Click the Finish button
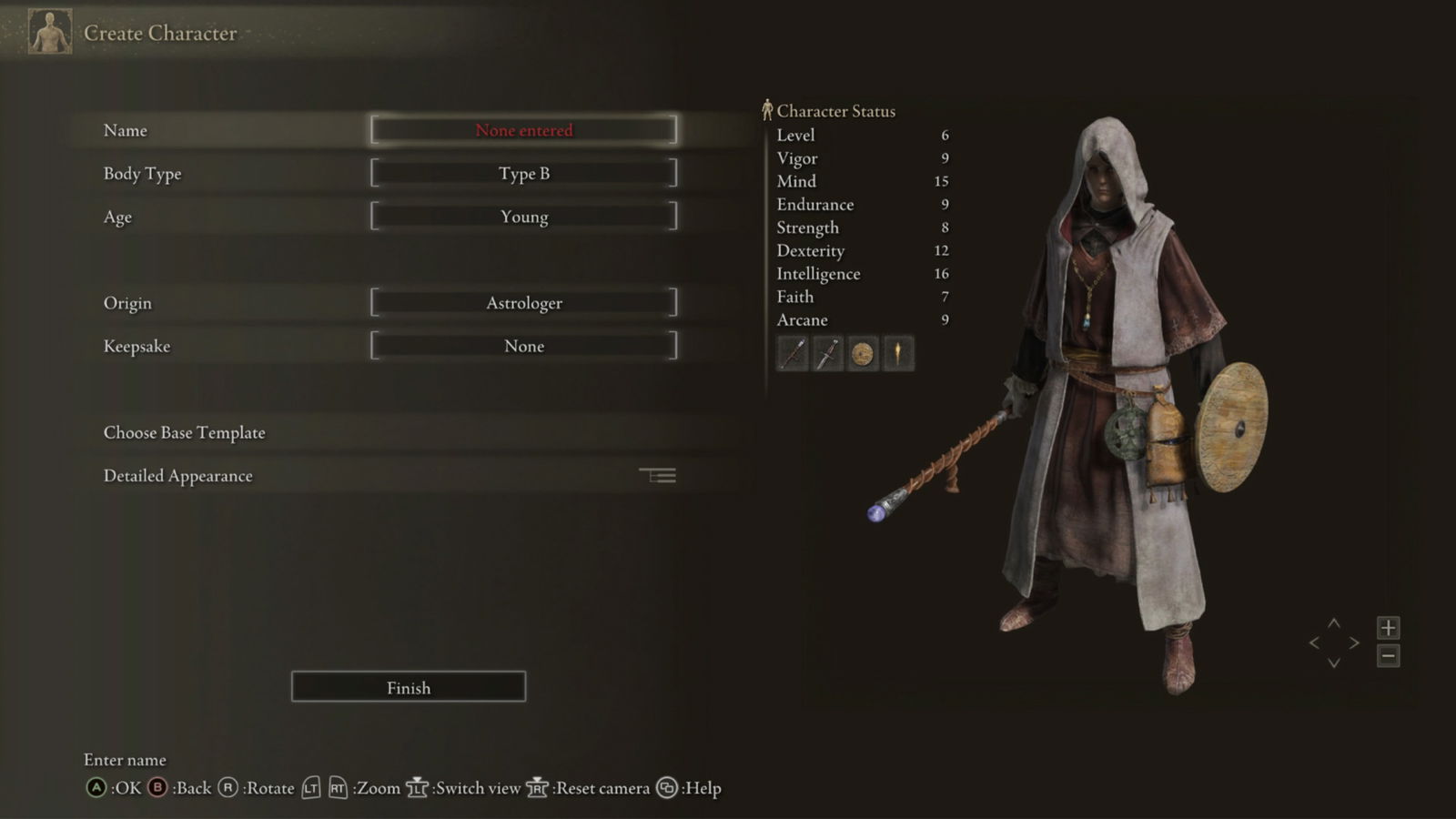Image resolution: width=1456 pixels, height=819 pixels. [408, 687]
